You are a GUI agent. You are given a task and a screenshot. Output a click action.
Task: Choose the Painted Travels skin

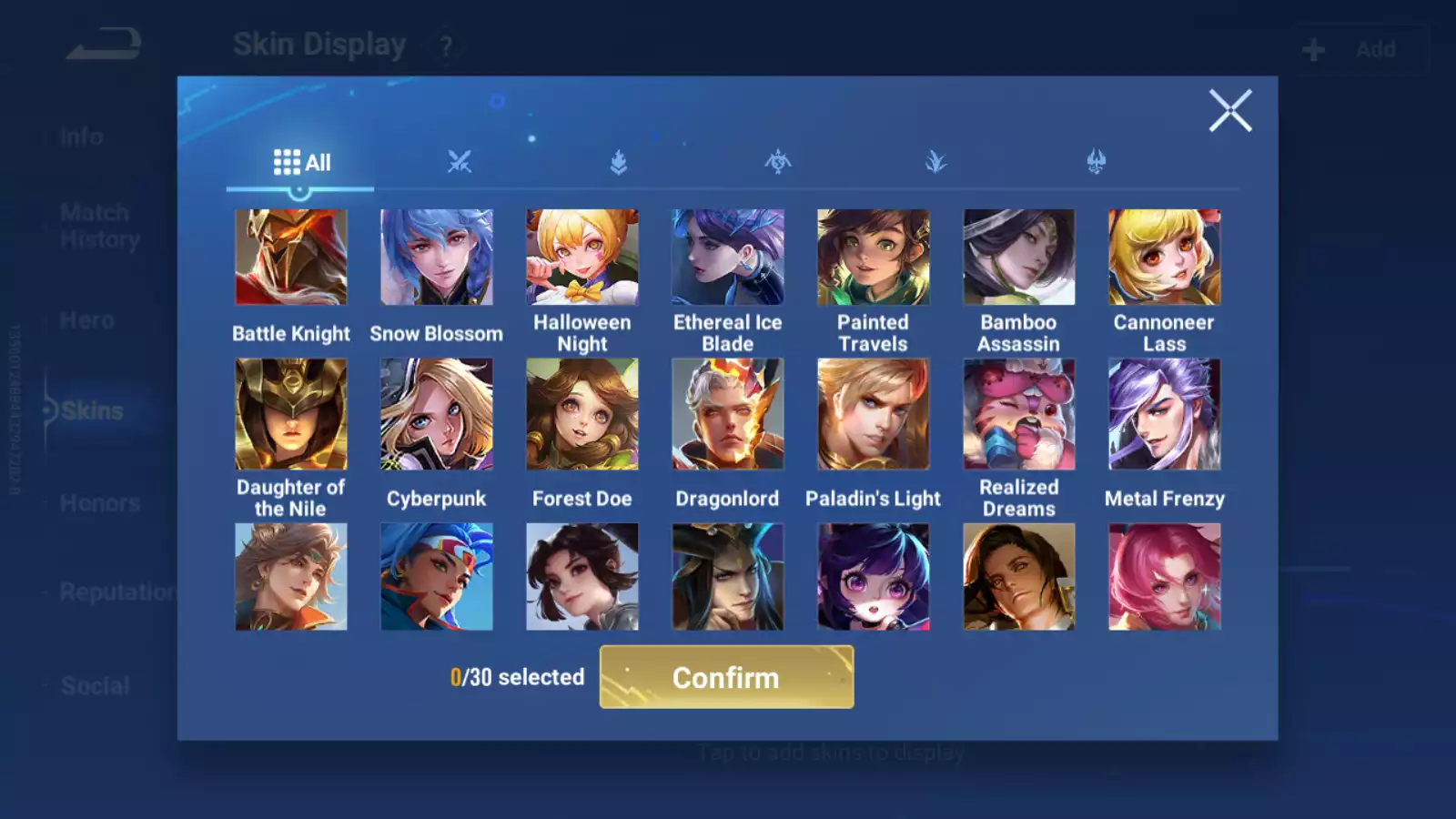[874, 258]
